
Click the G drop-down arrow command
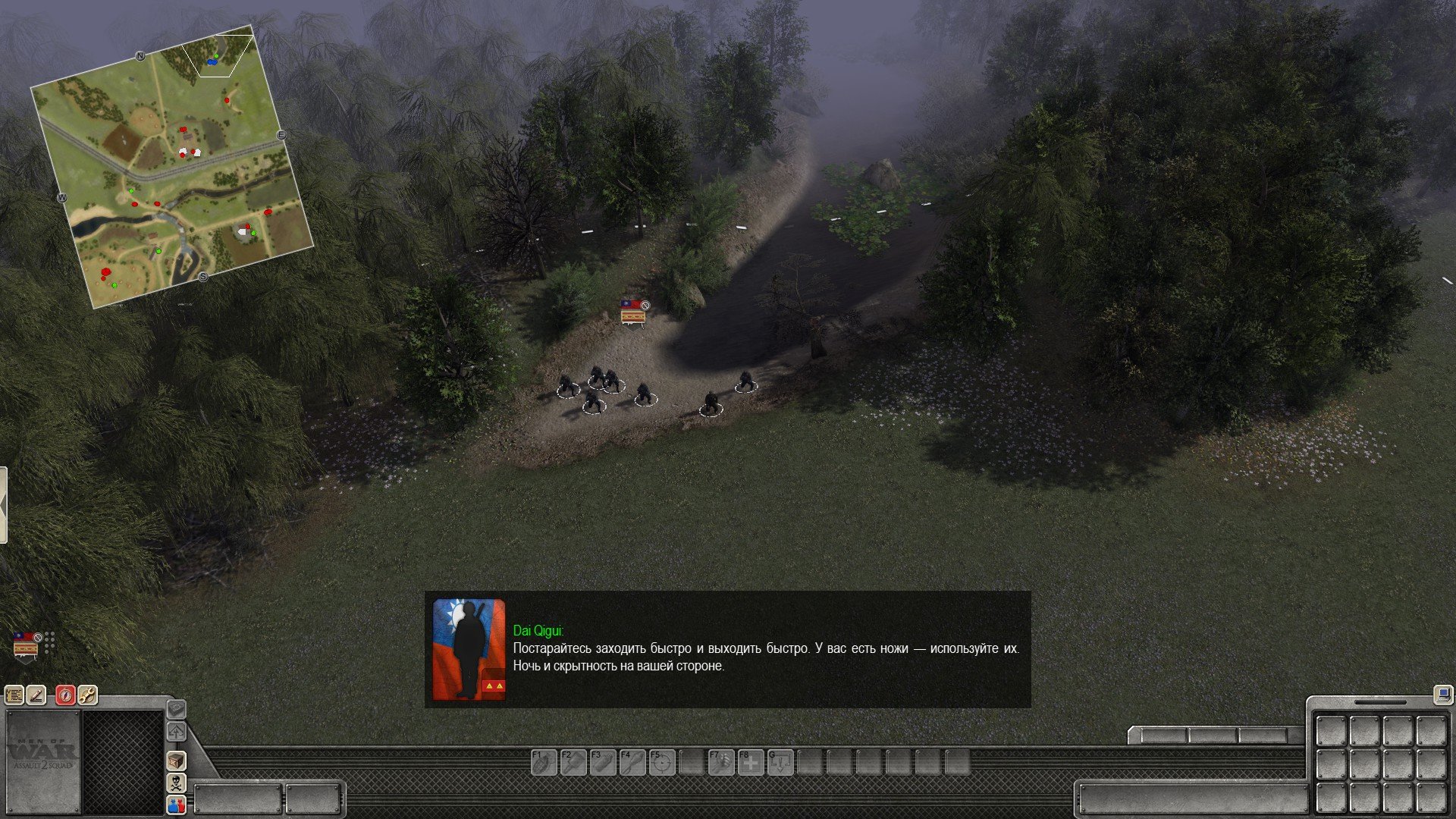coord(780,762)
